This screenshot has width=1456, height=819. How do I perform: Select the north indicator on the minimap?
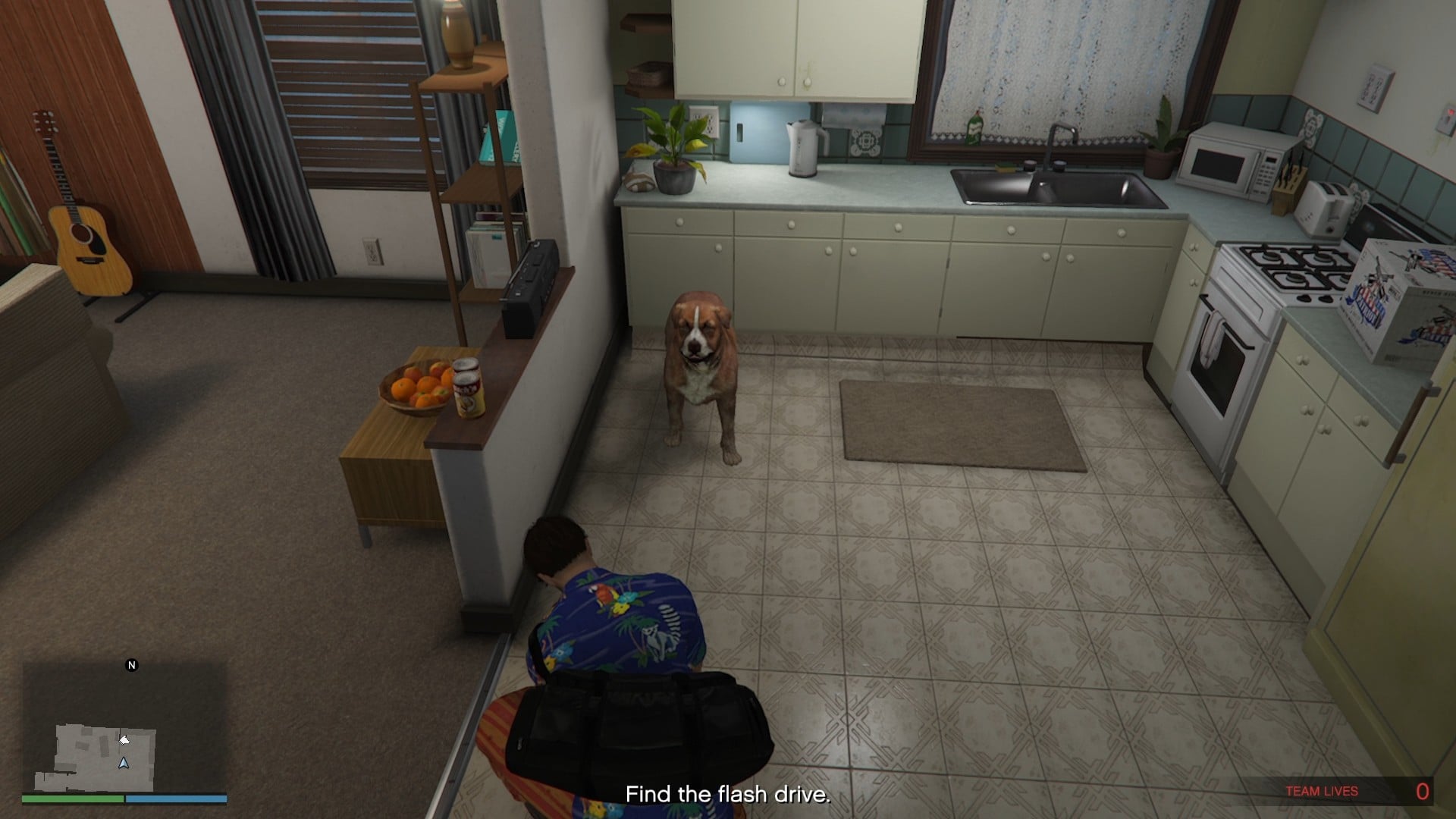130,666
